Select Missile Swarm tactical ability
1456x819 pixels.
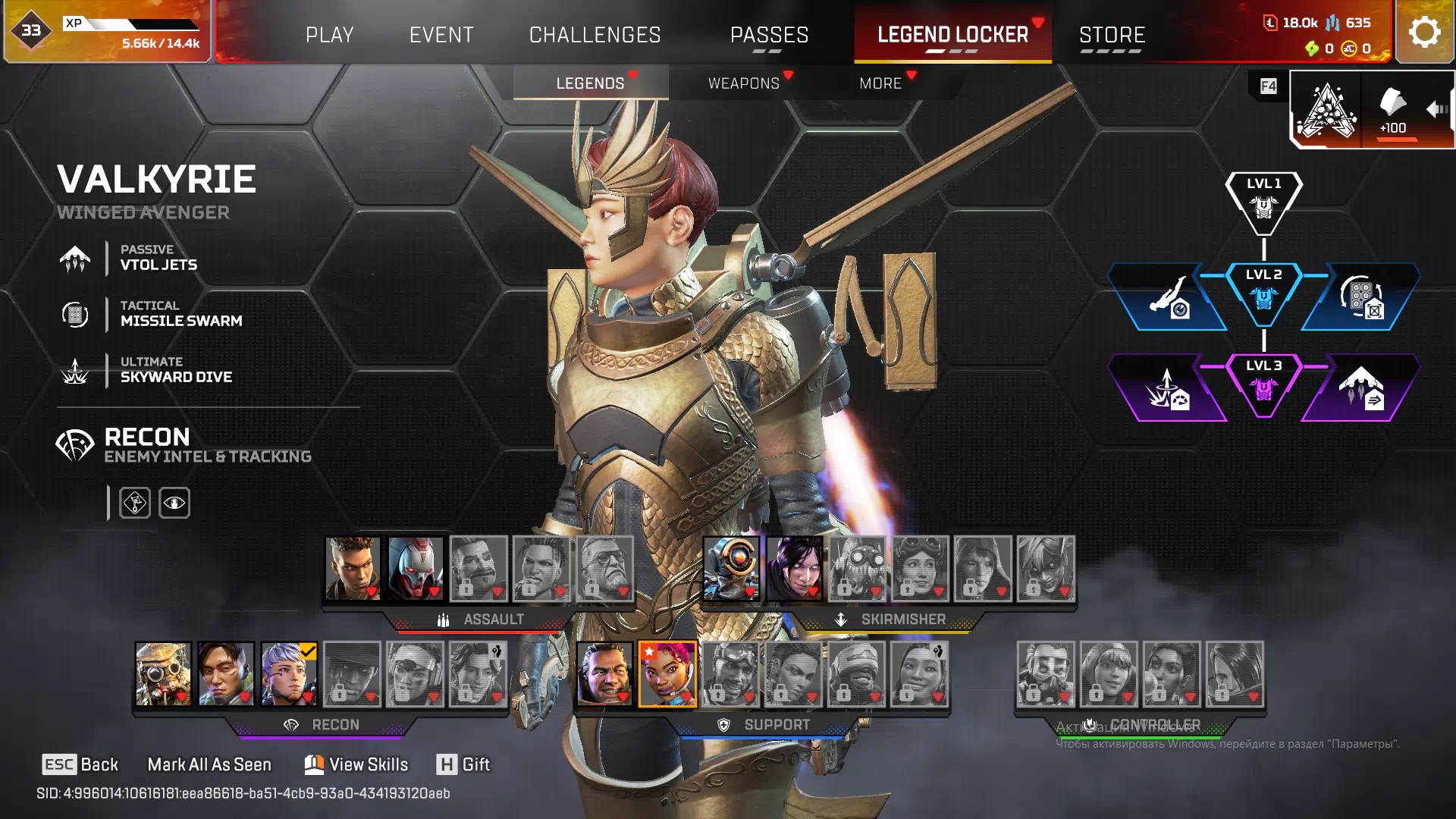pyautogui.click(x=180, y=314)
